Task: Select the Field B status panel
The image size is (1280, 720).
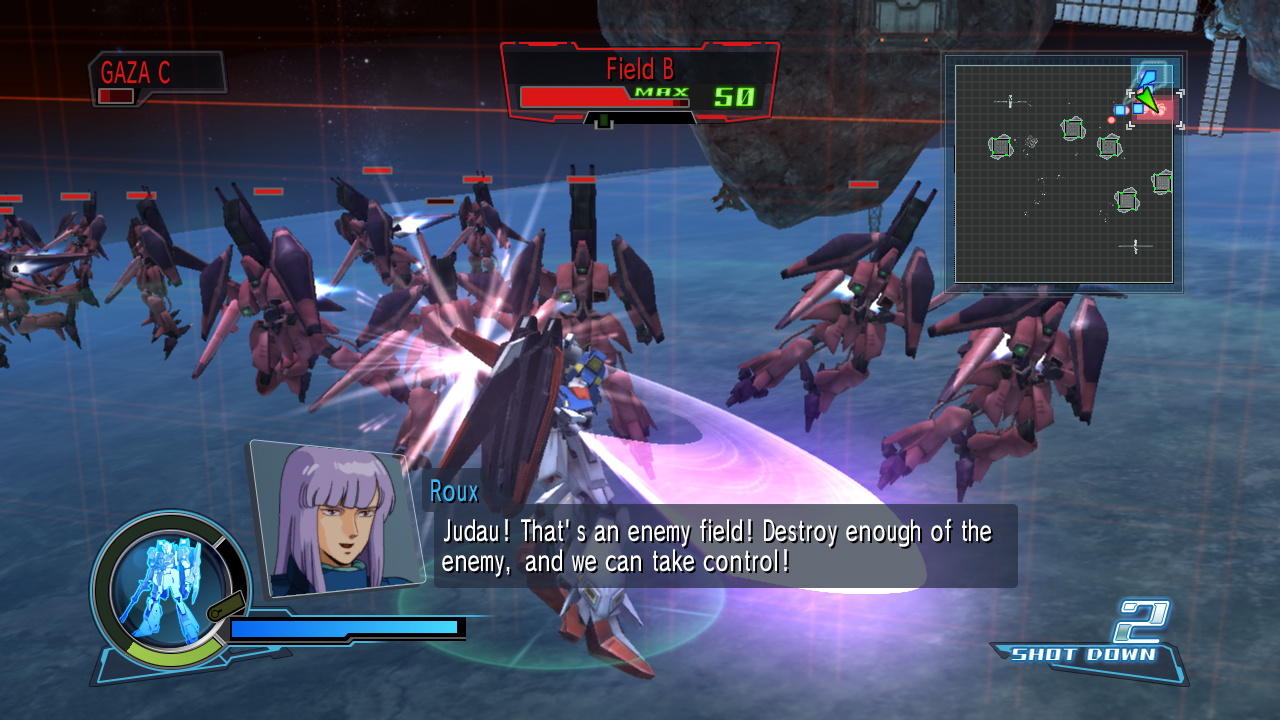Action: pos(639,83)
